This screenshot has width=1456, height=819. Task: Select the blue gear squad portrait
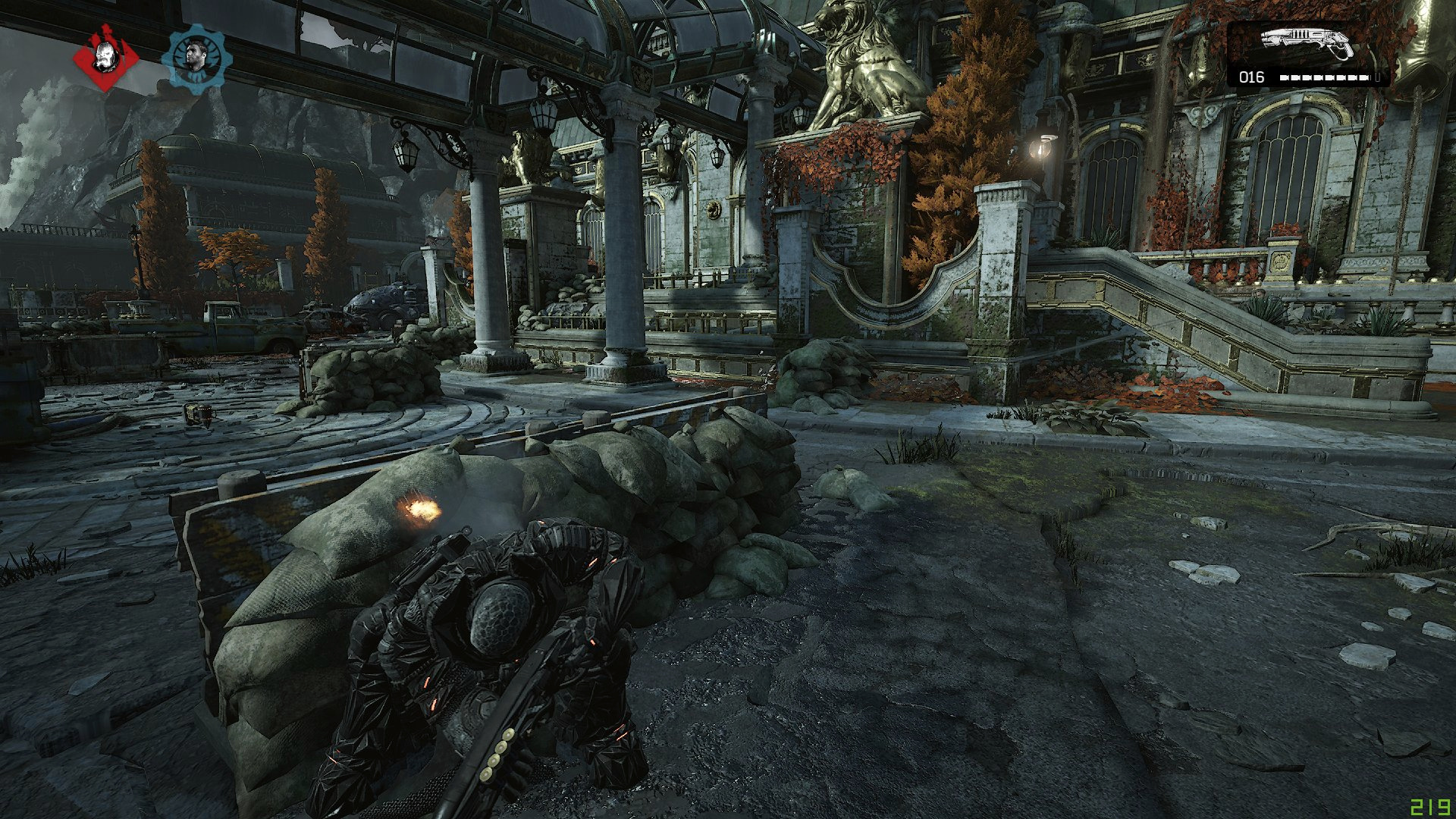[196, 58]
